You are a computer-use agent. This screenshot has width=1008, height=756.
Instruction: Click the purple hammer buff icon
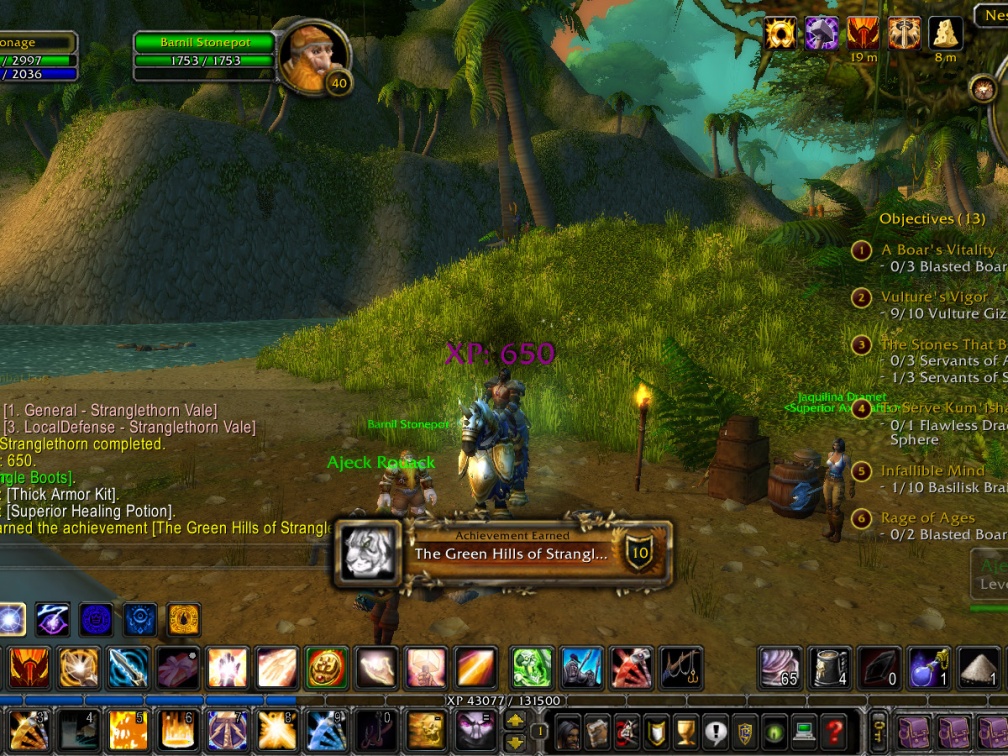coord(822,33)
